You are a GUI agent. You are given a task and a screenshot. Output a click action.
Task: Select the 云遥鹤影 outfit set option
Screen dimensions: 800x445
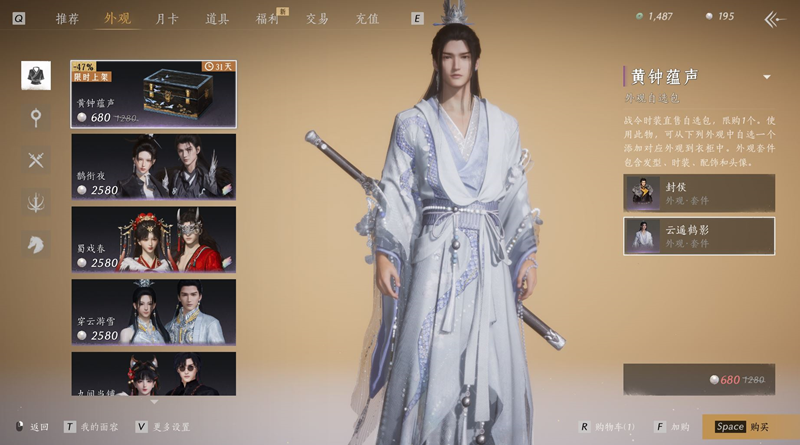[698, 235]
